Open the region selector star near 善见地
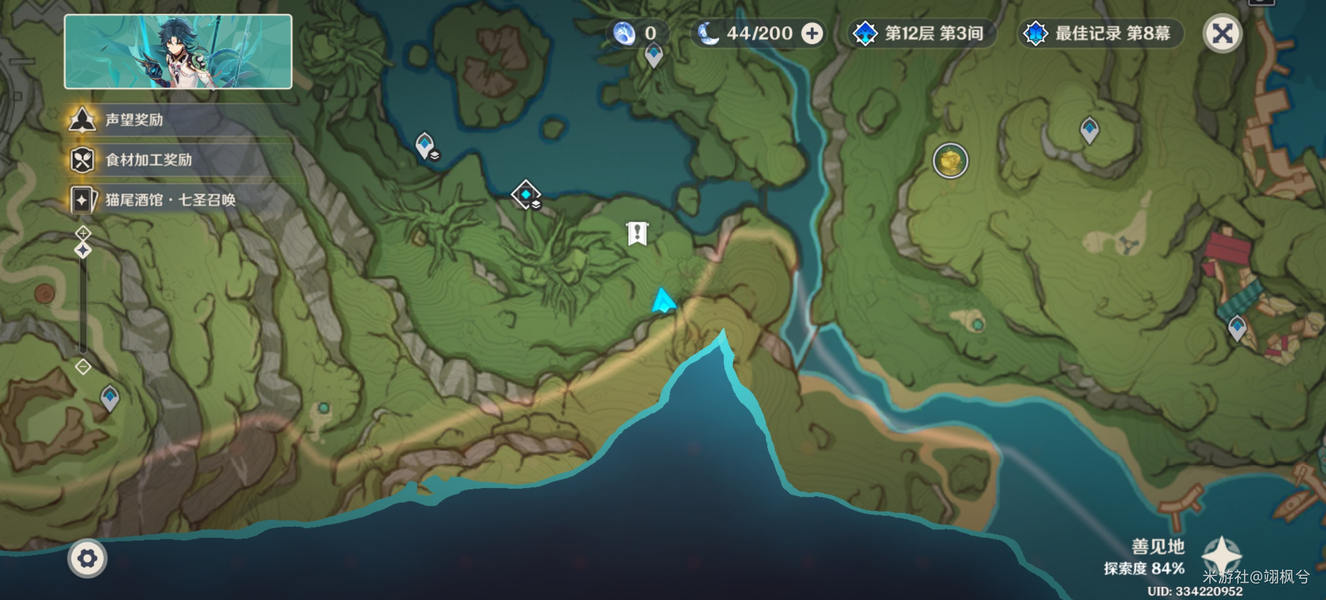The width and height of the screenshot is (1326, 600). pos(1221,556)
